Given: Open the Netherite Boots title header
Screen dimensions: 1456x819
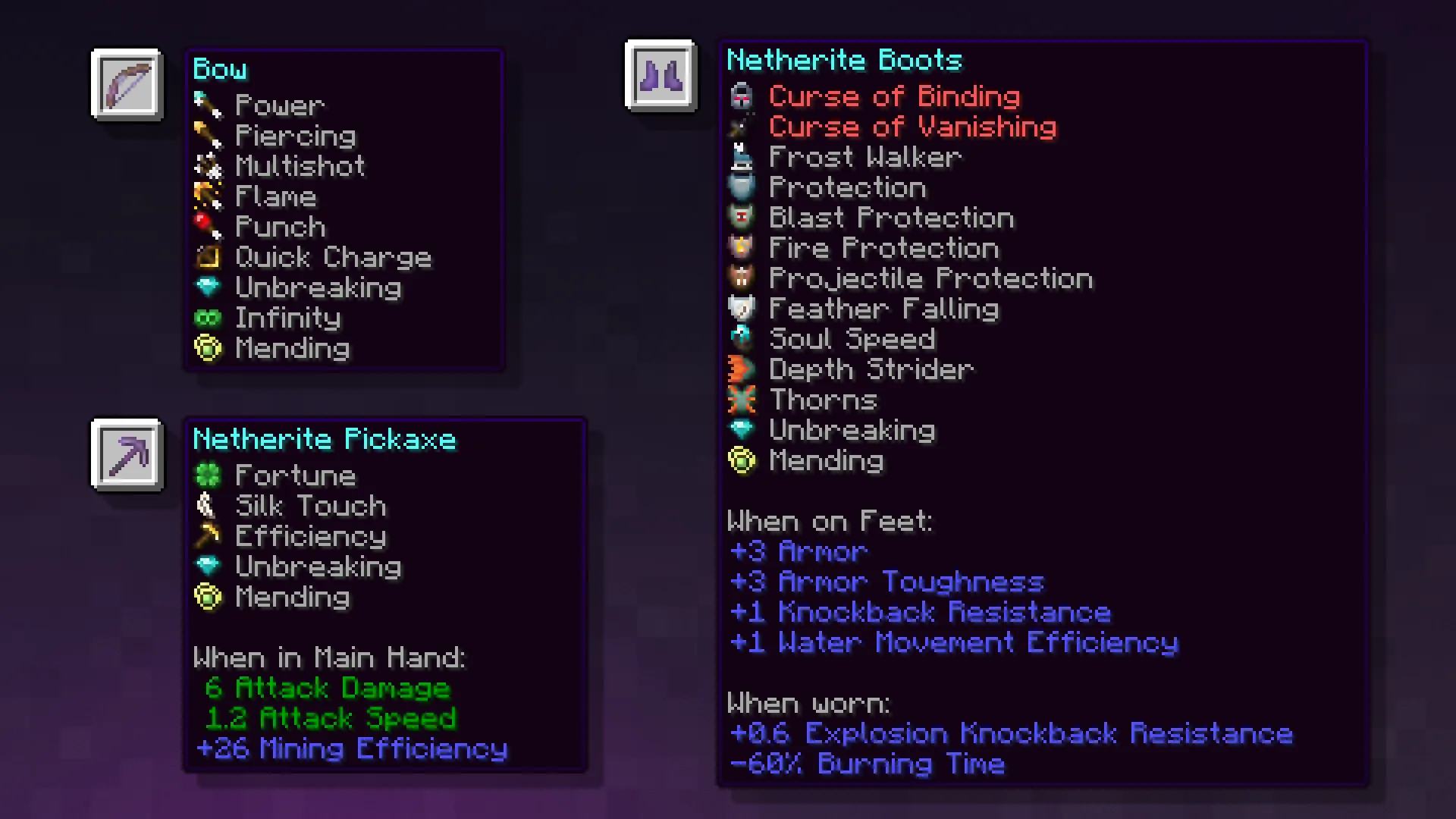Looking at the screenshot, I should [x=844, y=60].
